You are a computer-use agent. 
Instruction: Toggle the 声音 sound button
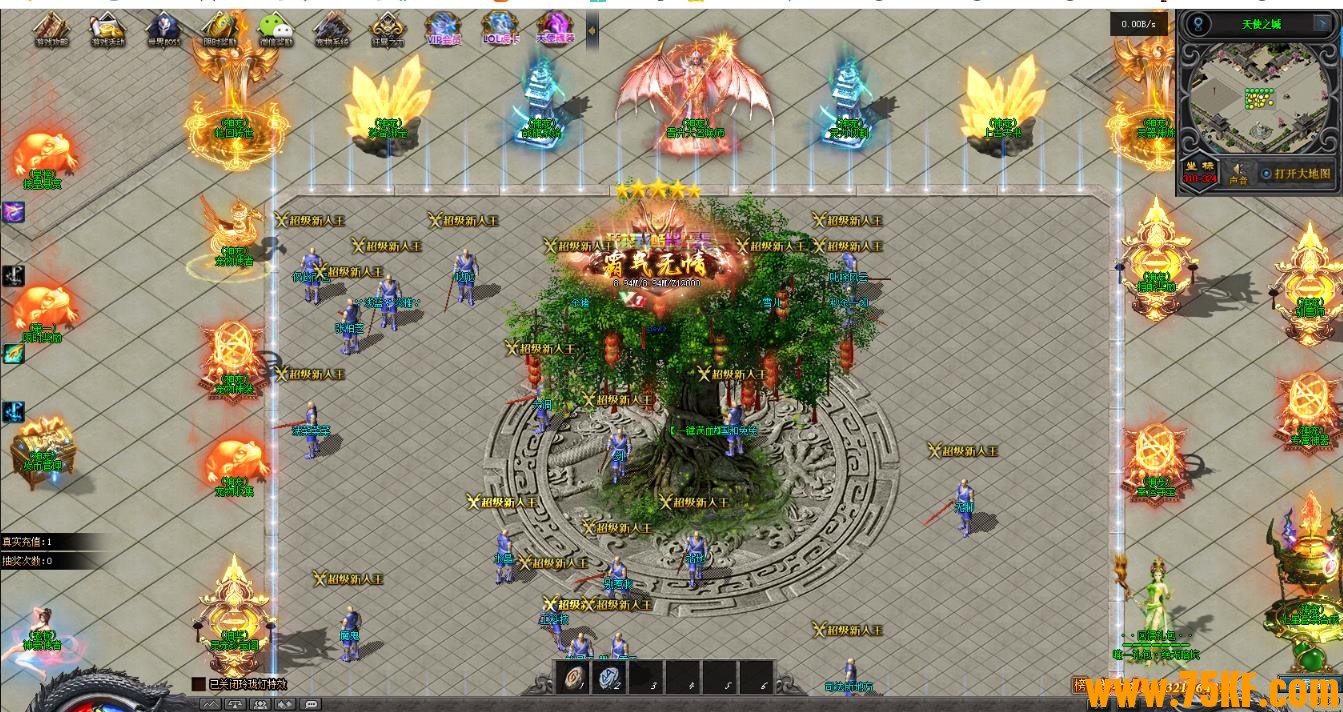click(1238, 174)
